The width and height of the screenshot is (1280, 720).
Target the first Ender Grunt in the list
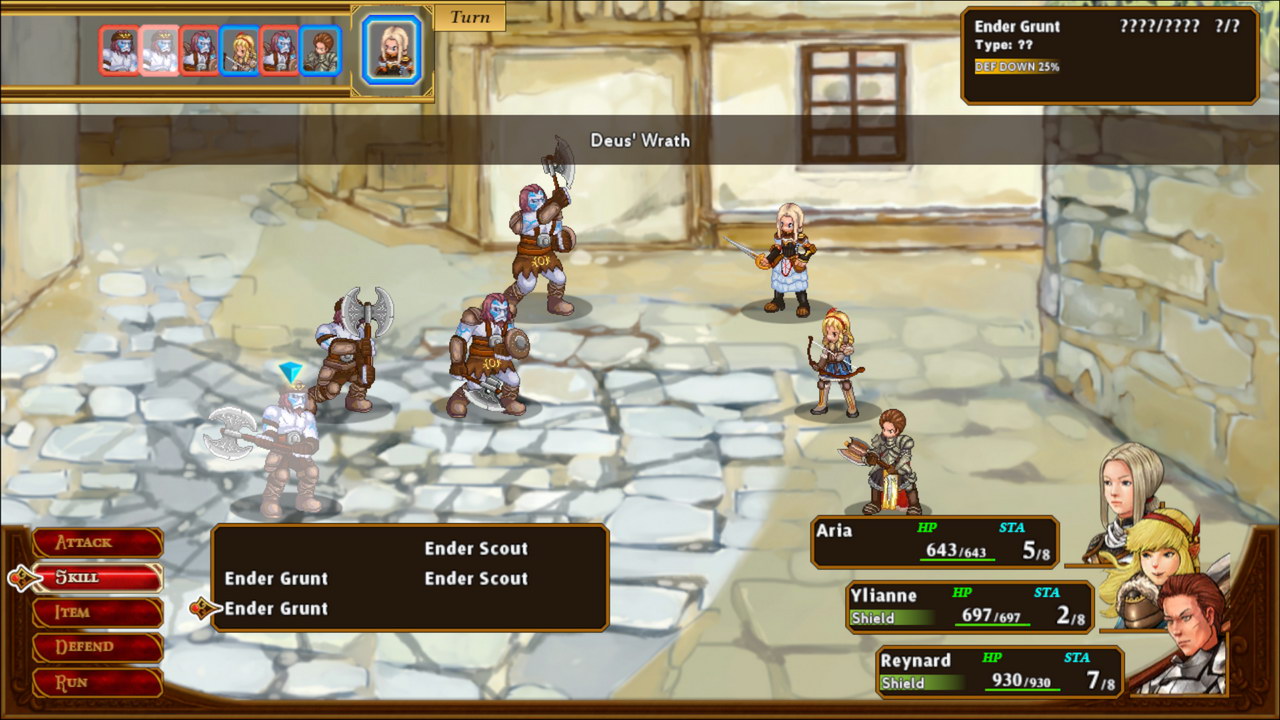tap(277, 578)
